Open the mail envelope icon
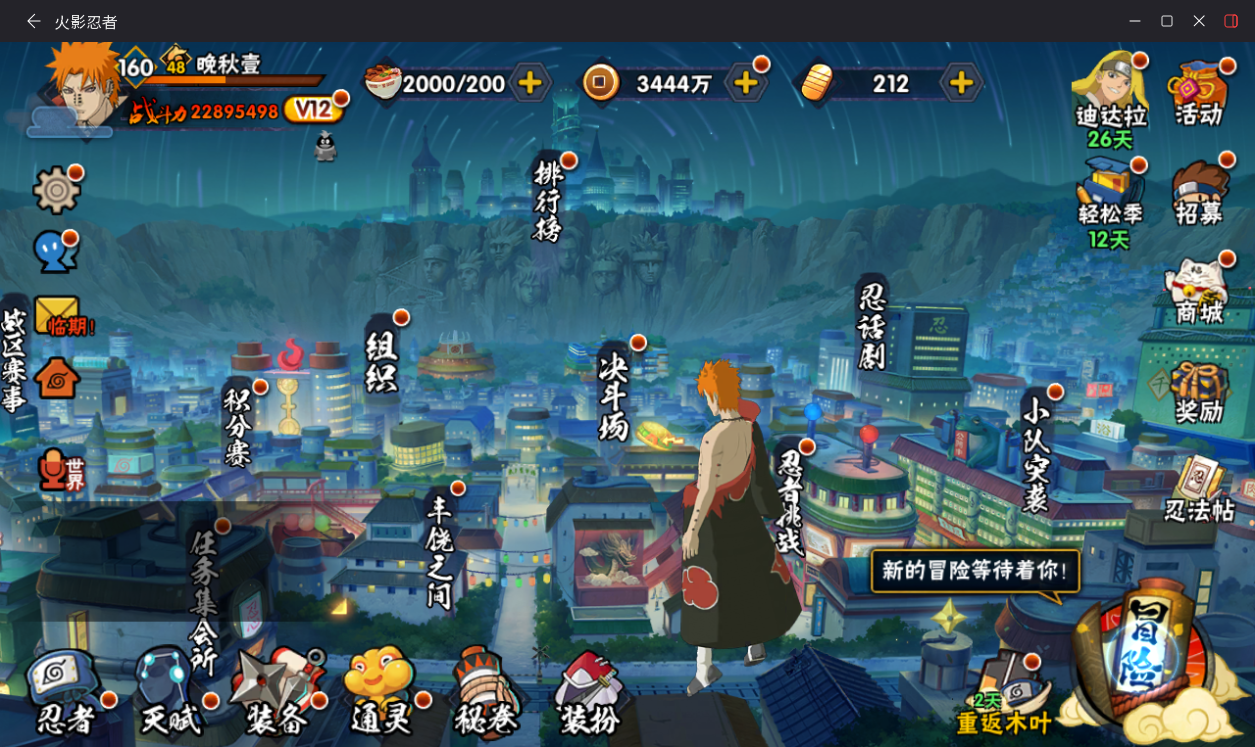Screen dimensions: 1255x747 click(56, 316)
